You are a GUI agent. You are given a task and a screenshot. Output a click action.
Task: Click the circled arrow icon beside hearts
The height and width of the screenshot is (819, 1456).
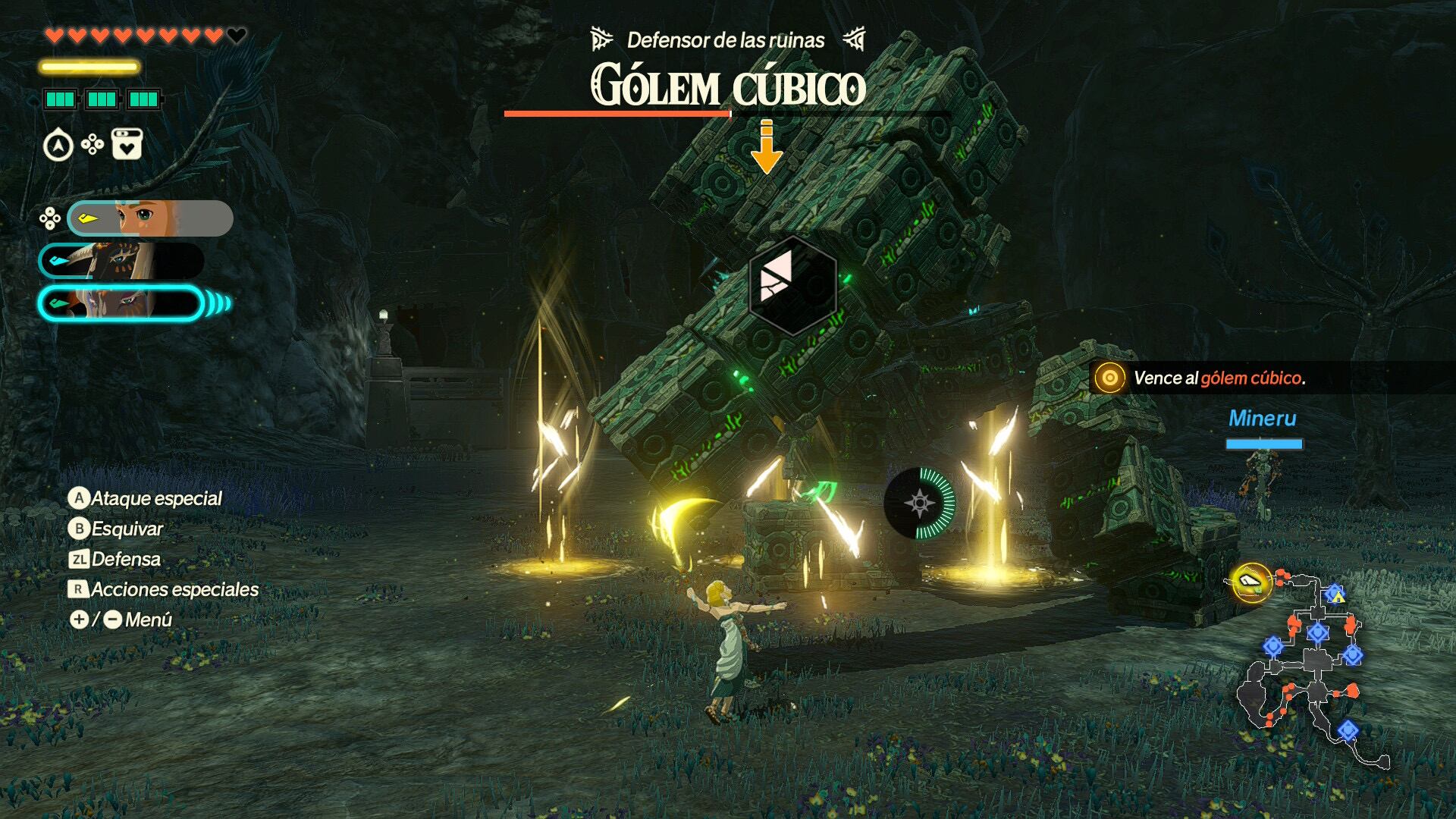pyautogui.click(x=58, y=145)
